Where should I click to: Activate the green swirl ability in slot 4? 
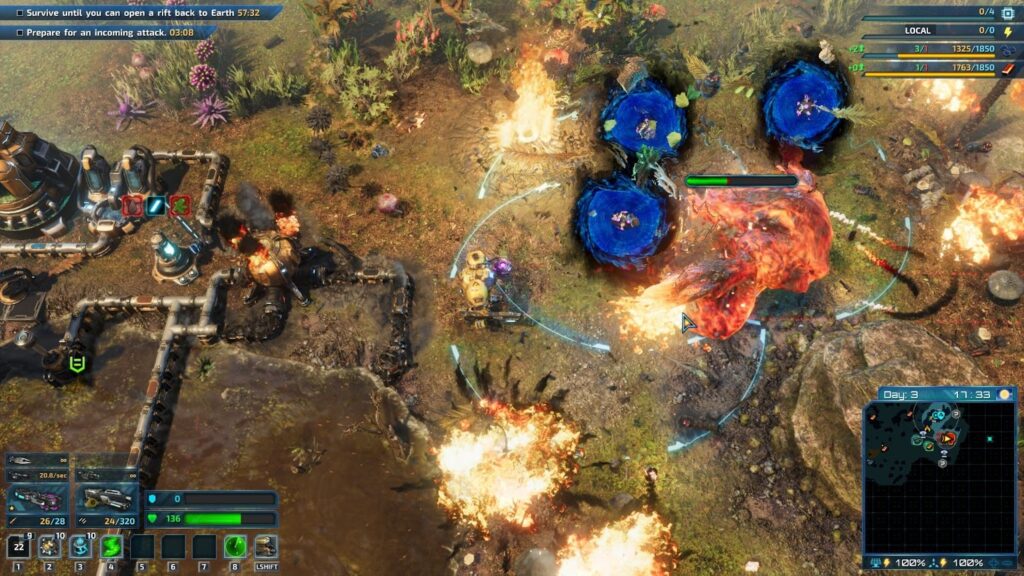click(x=111, y=546)
